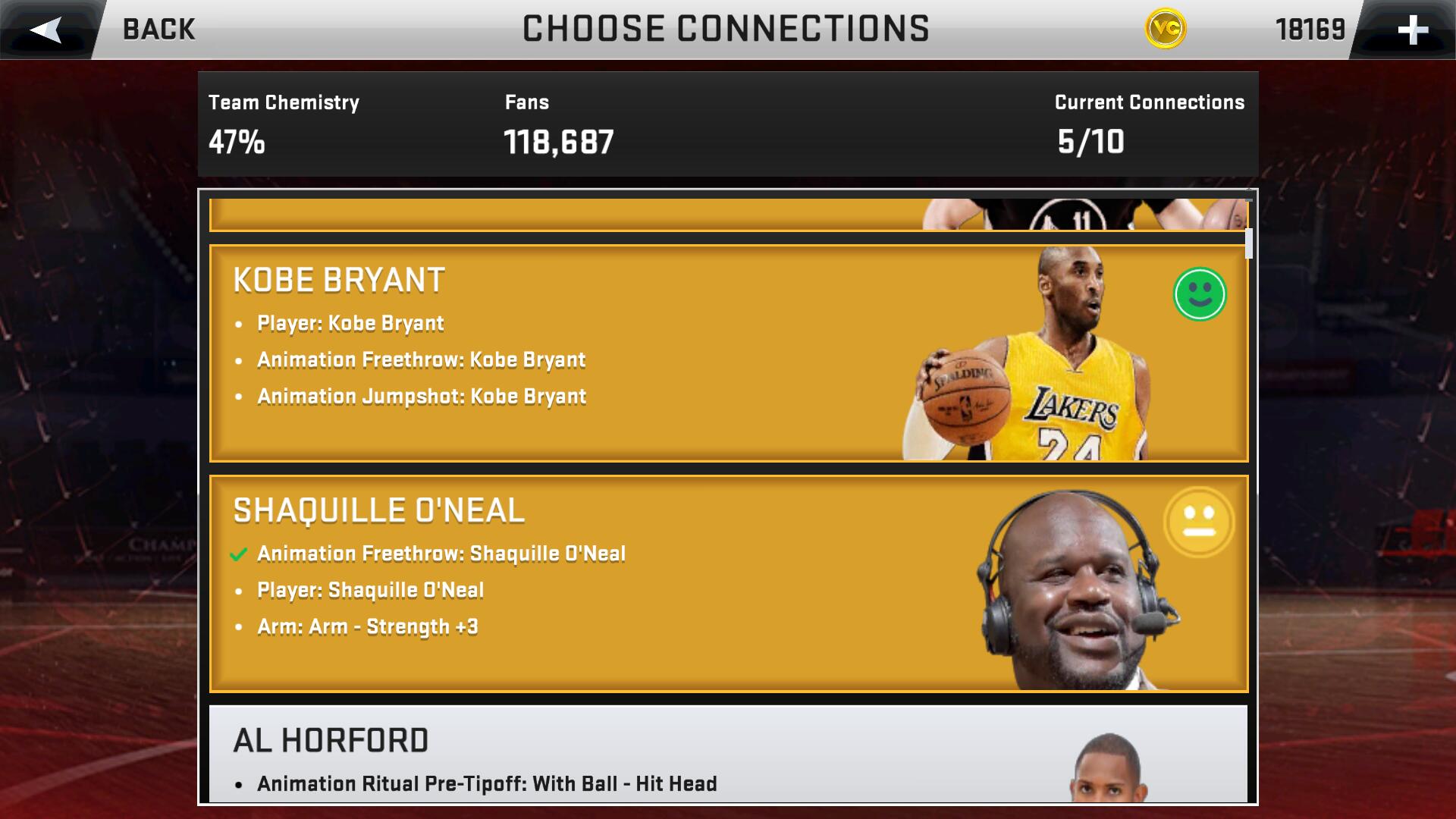
Task: Choose the Shaquille O'Neal connection card
Action: tap(728, 584)
